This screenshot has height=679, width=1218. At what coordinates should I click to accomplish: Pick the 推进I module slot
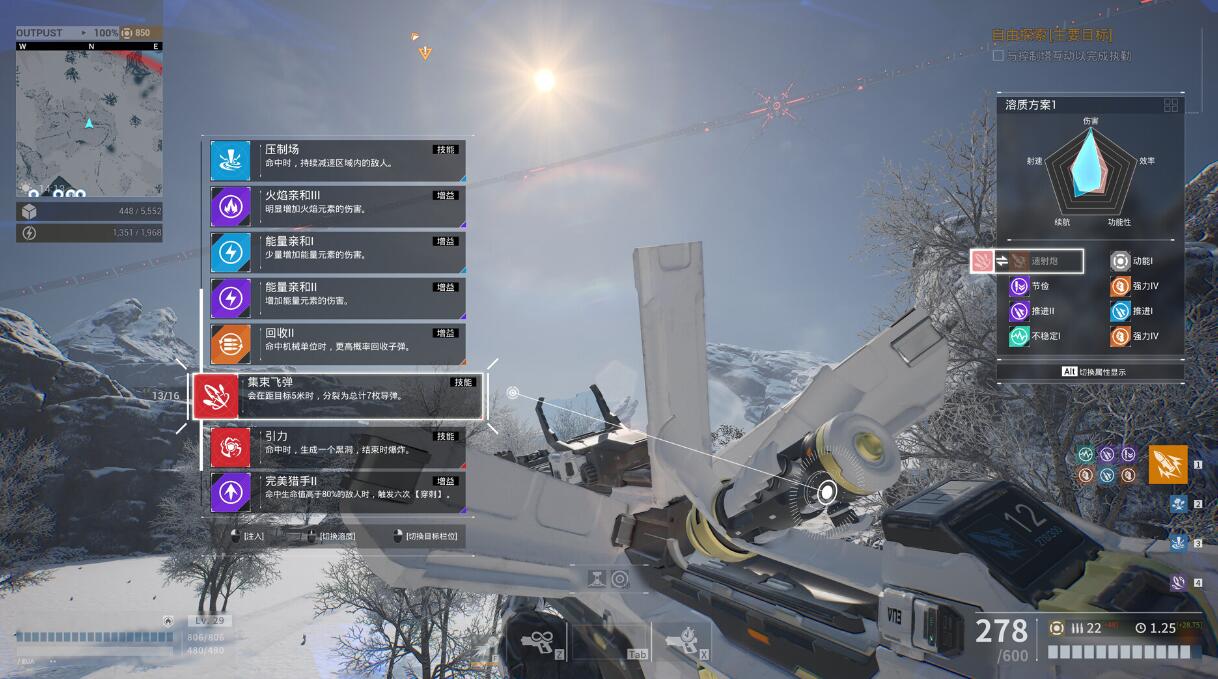click(x=1120, y=311)
